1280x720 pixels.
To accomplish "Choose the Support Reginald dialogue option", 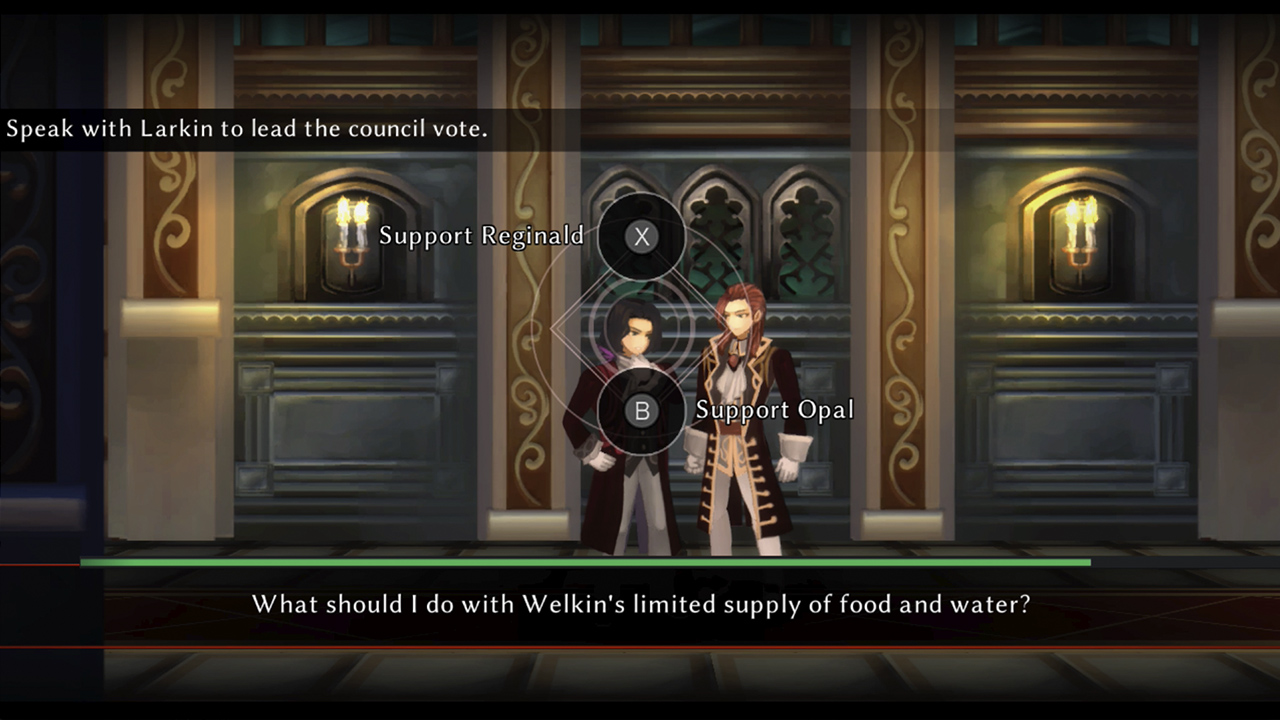I will [641, 237].
